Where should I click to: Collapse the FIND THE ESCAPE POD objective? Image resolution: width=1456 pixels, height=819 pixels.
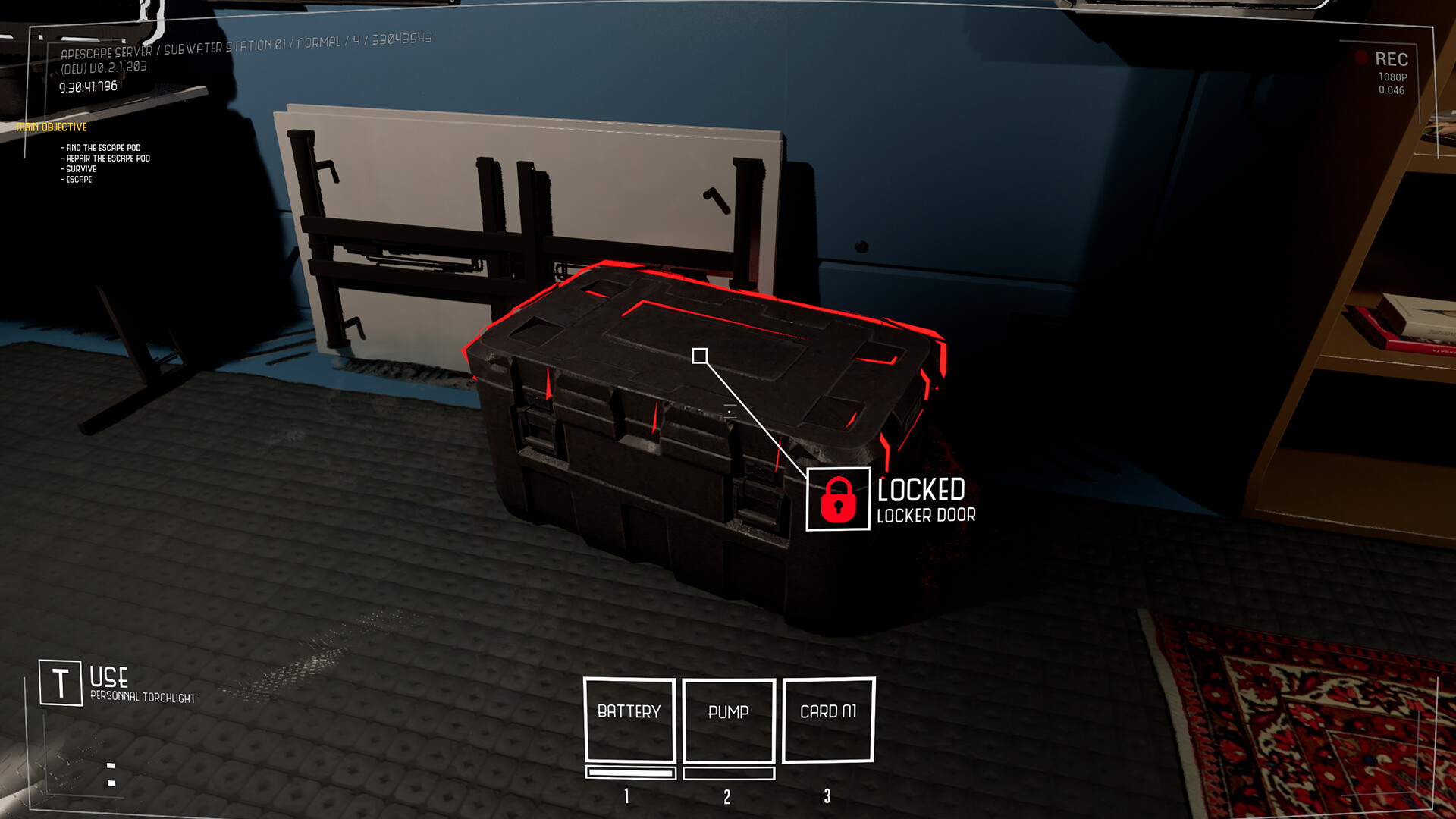point(99,147)
